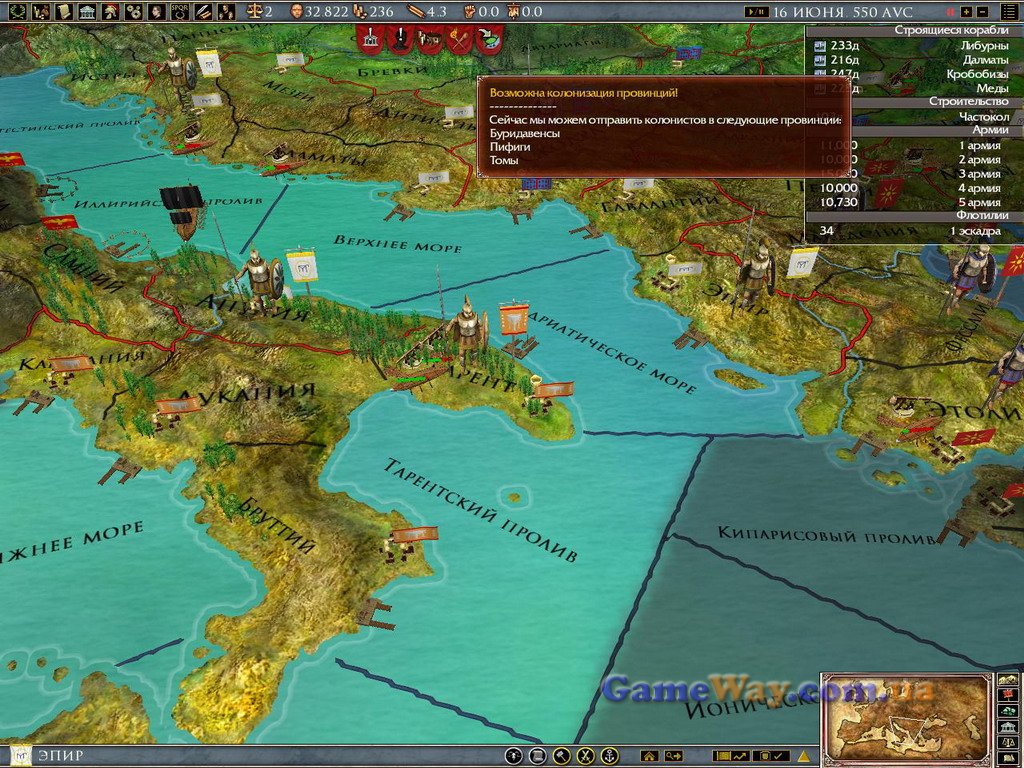Image resolution: width=1024 pixels, height=768 pixels.
Task: Open the main menu list button
Action: [1007, 12]
